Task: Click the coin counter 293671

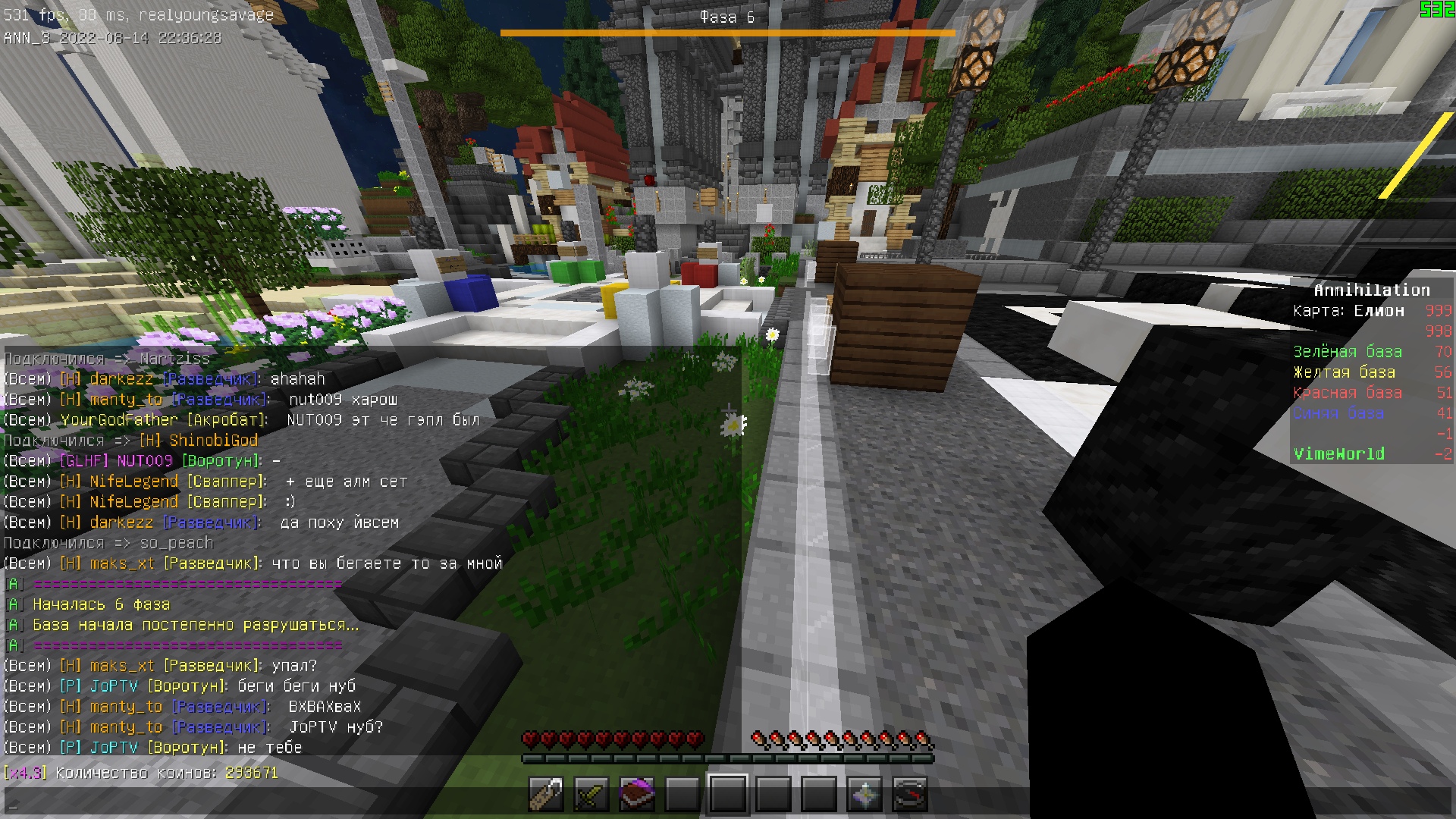Action: (252, 773)
